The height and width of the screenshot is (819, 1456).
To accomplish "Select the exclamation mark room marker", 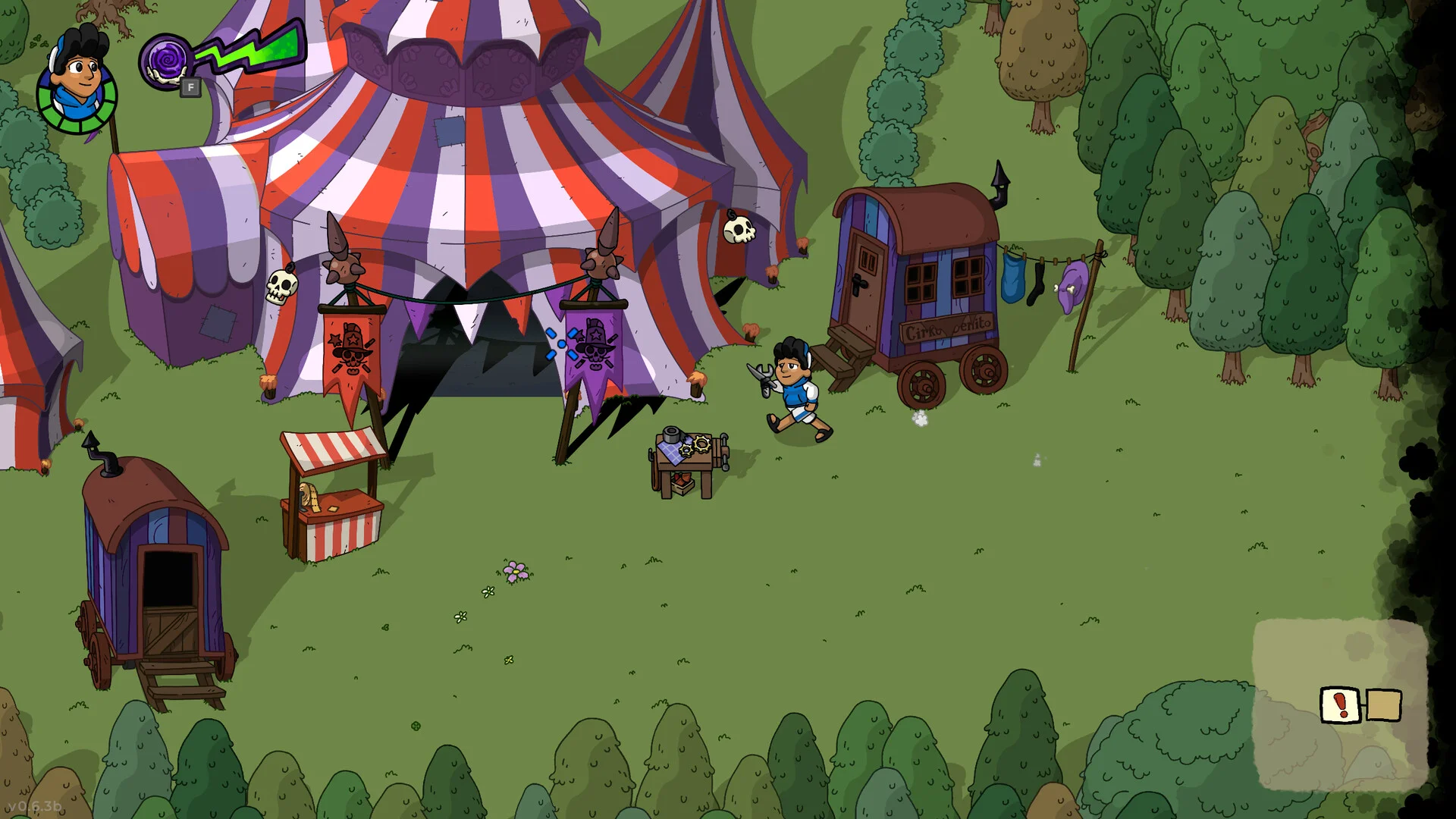I will (1341, 705).
